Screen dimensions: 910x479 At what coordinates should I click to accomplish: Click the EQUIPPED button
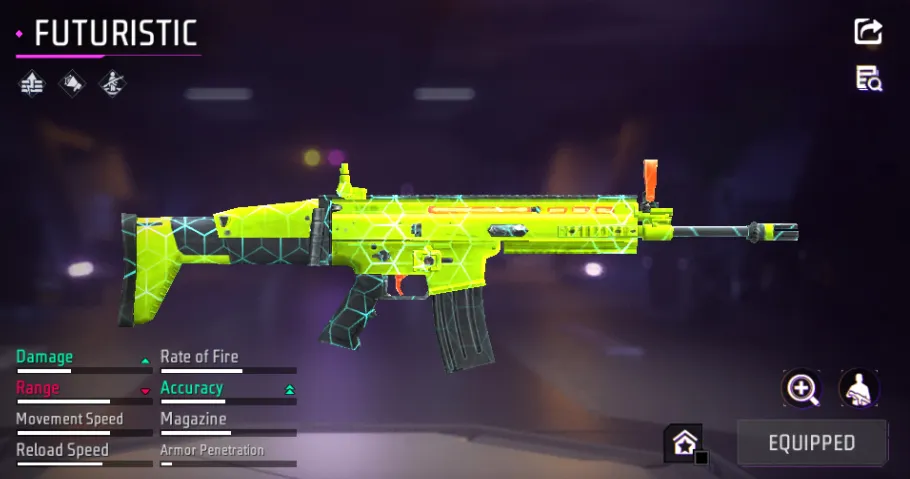click(811, 443)
